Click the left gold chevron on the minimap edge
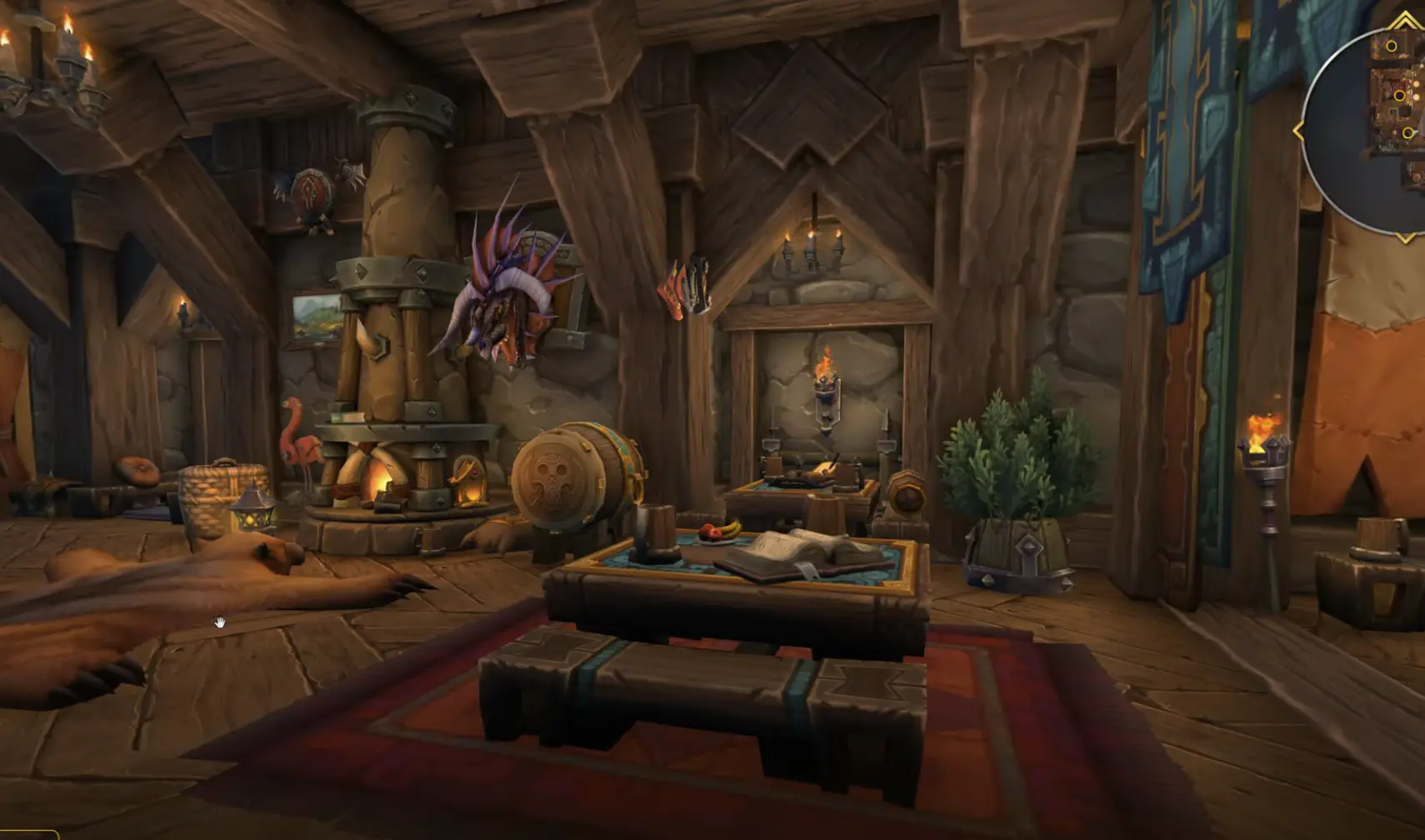This screenshot has height=840, width=1425. point(1298,131)
